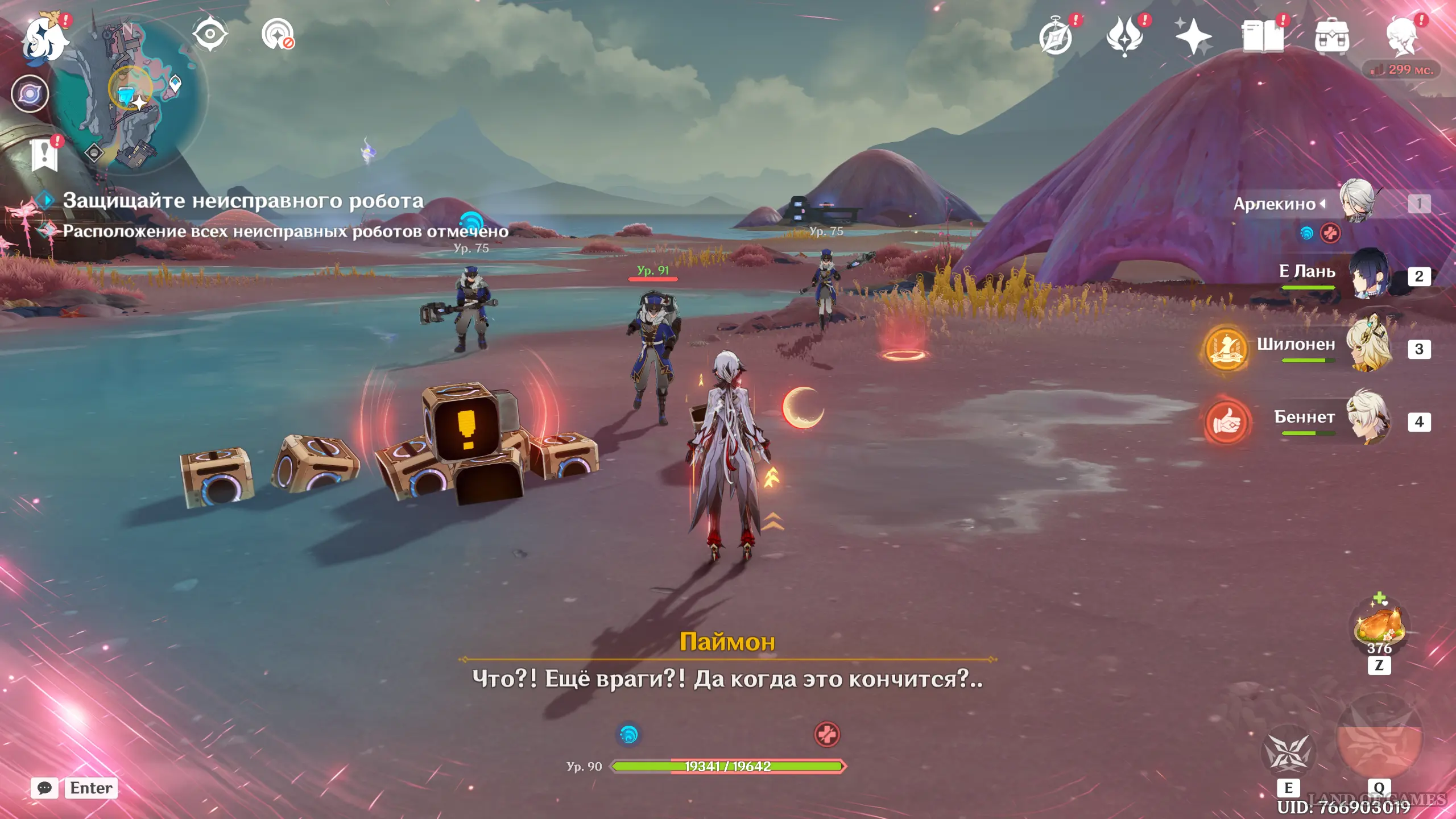
Task: Open the events compass icon
Action: point(1056,38)
